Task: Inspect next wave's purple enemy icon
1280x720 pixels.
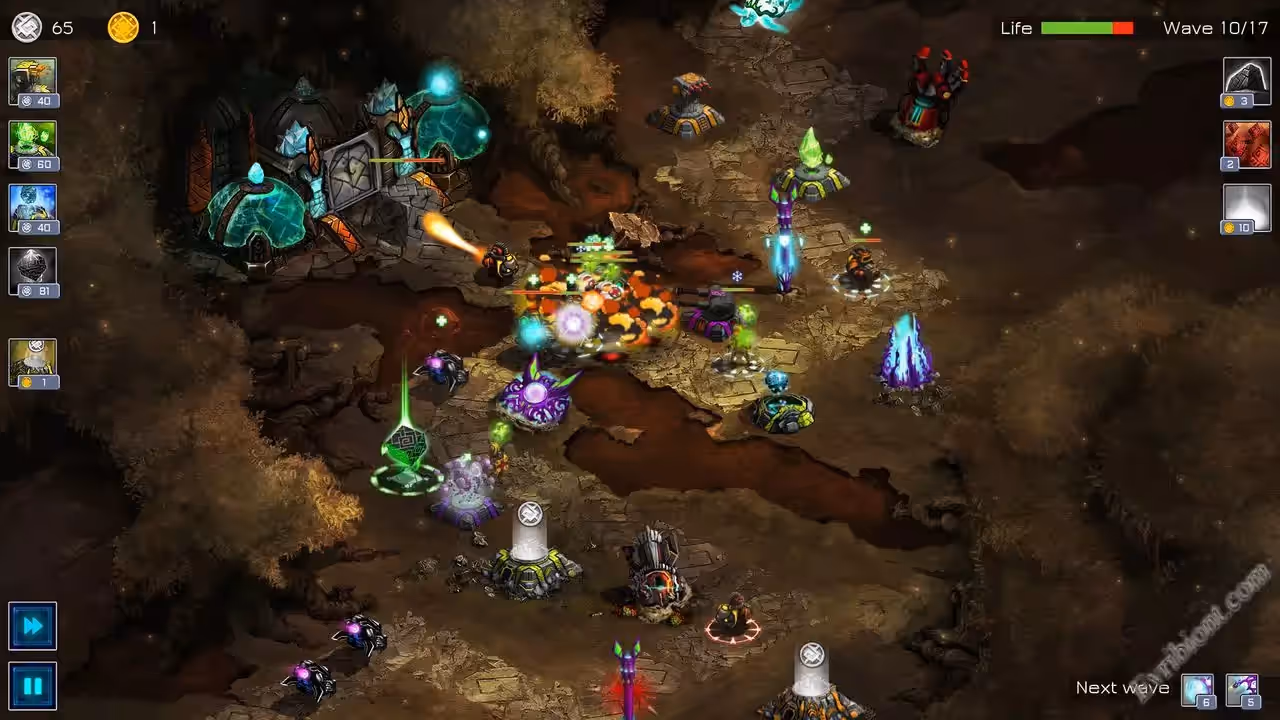Action: tap(1242, 690)
